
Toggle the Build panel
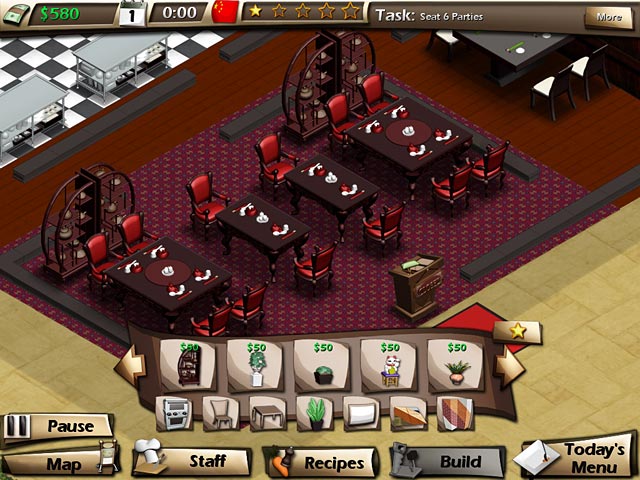pos(448,462)
